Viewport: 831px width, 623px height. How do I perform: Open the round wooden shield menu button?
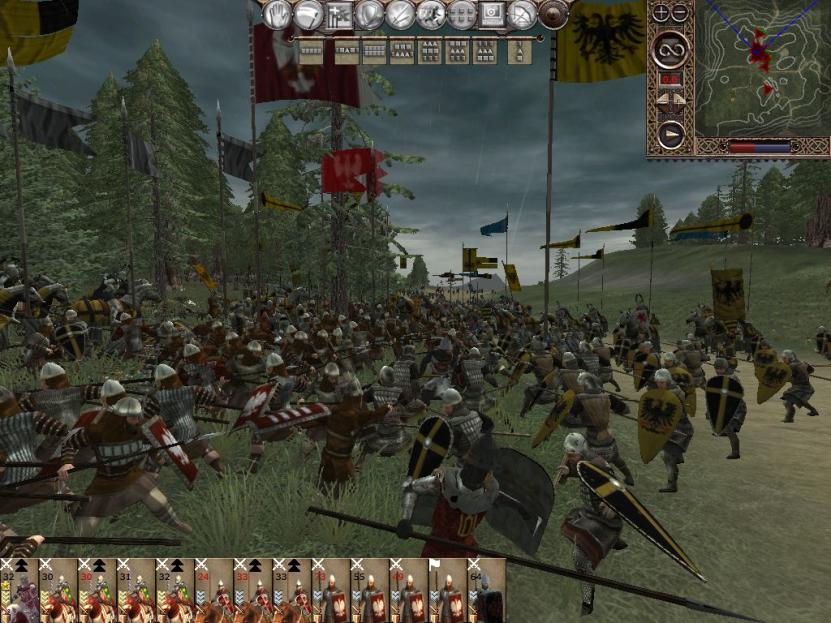pos(553,14)
